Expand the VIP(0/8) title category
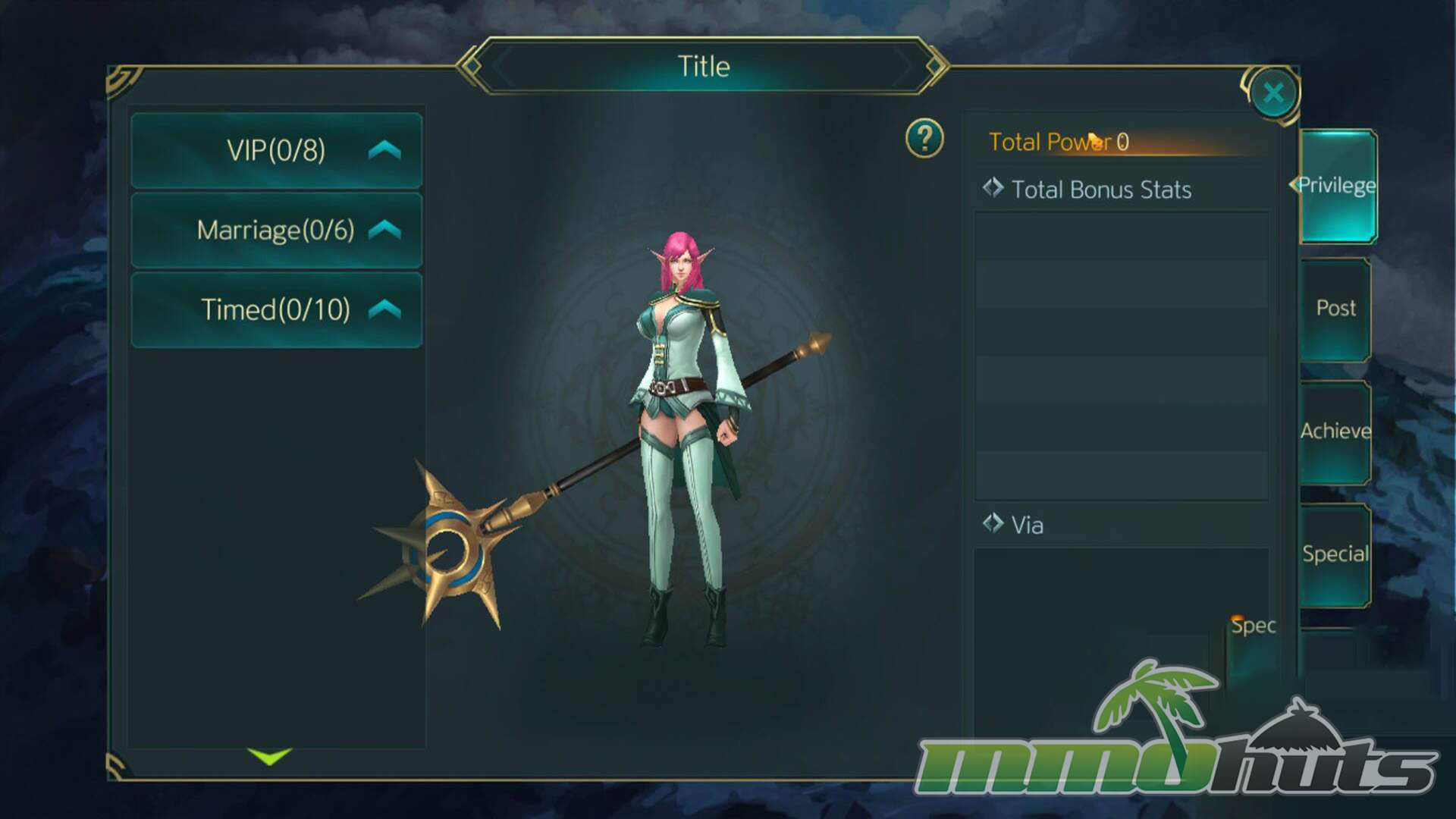The image size is (1456, 819). coord(277,150)
